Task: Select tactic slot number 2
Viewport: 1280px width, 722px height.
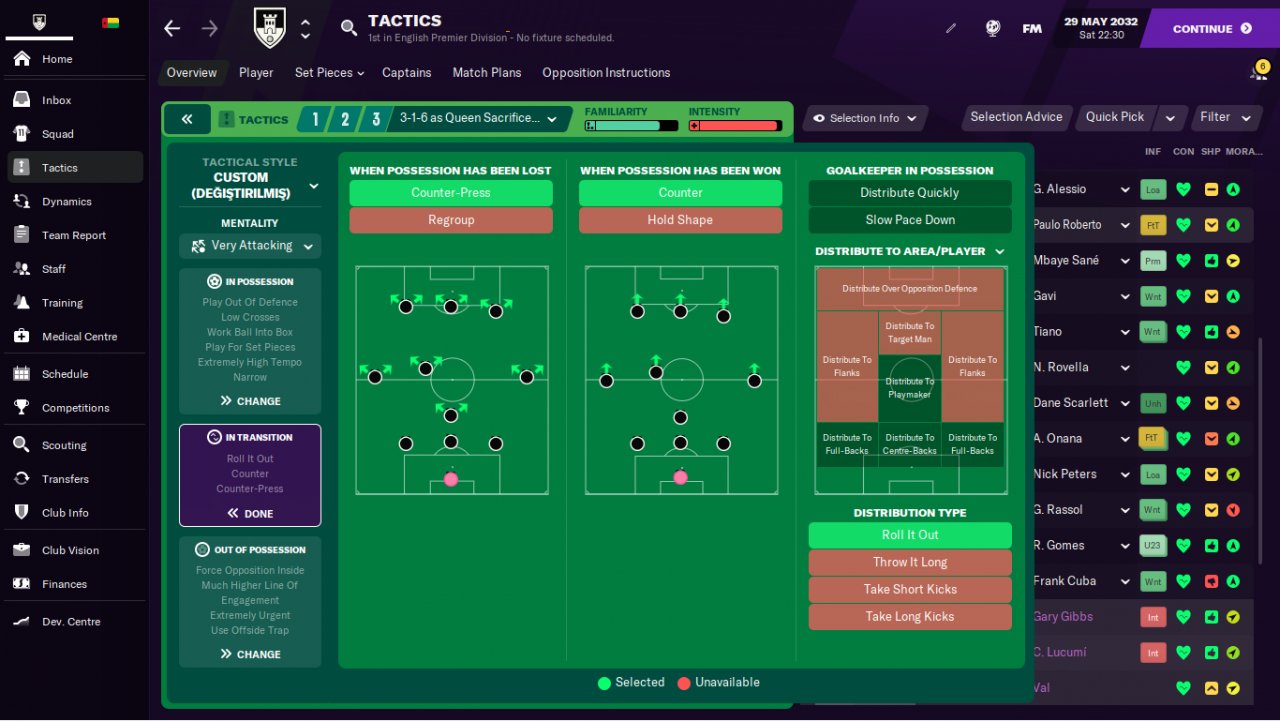Action: click(x=345, y=120)
